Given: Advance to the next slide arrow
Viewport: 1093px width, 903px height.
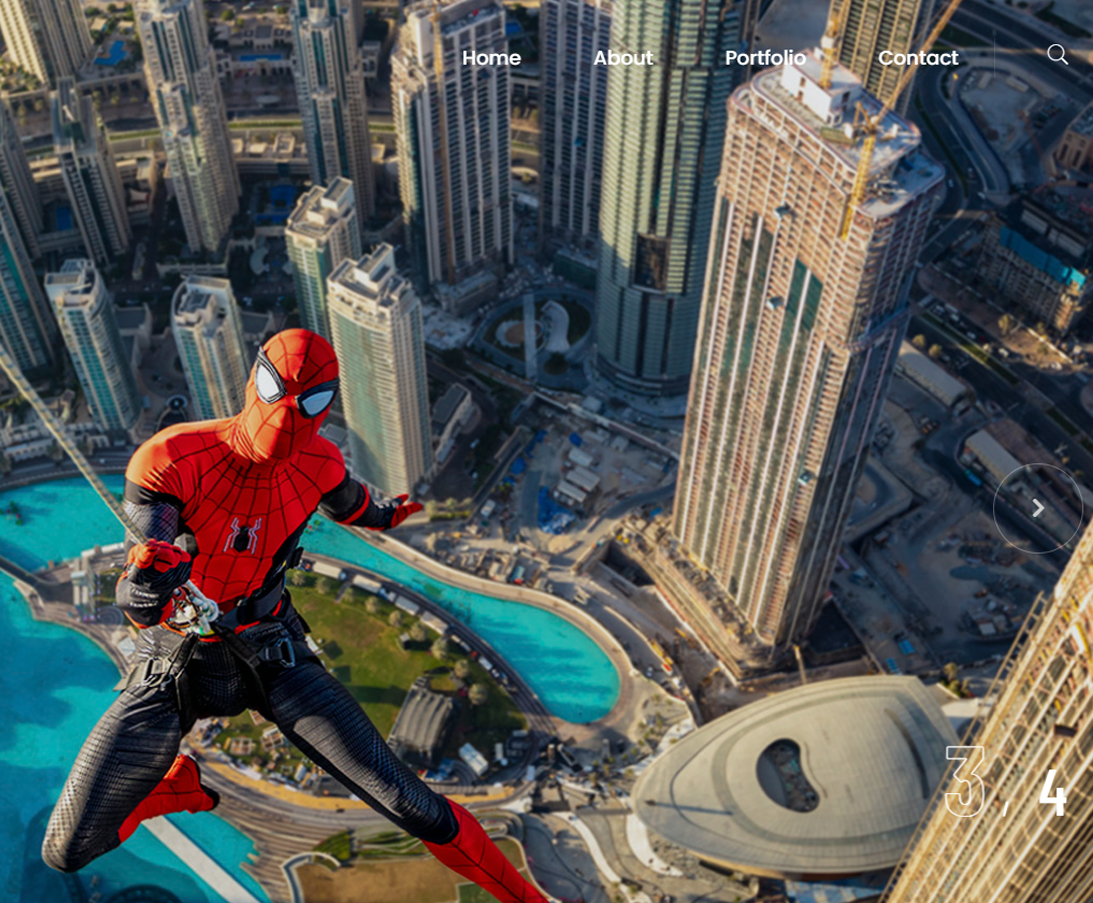Looking at the screenshot, I should pyautogui.click(x=1038, y=508).
